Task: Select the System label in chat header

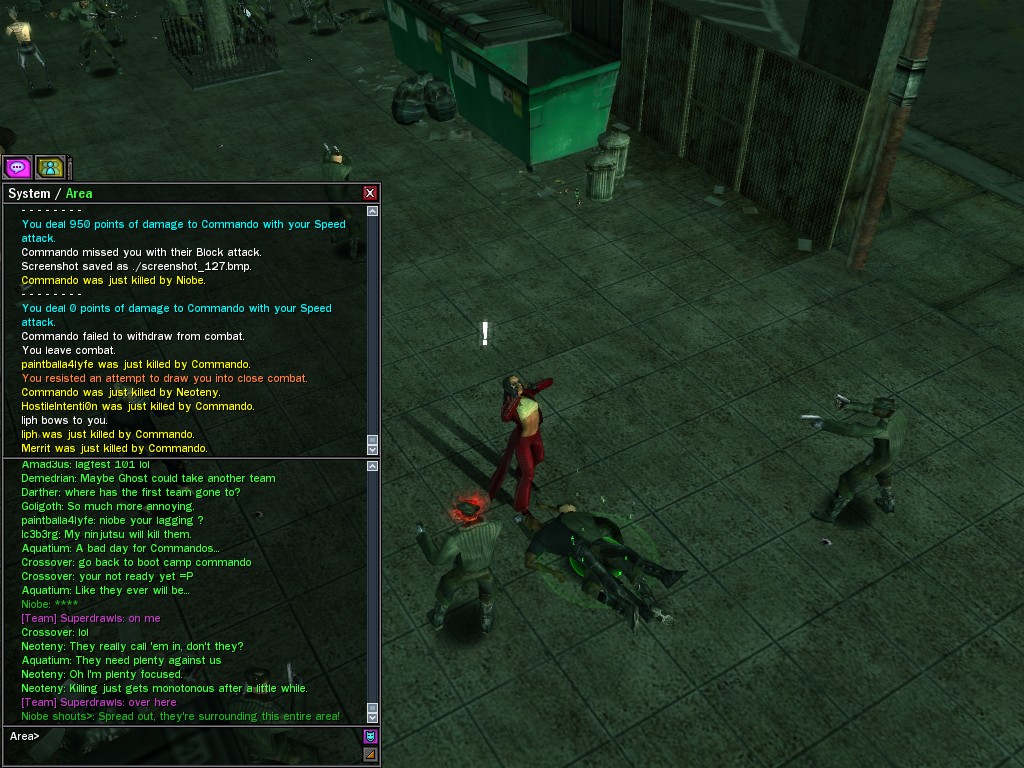Action: pos(29,193)
